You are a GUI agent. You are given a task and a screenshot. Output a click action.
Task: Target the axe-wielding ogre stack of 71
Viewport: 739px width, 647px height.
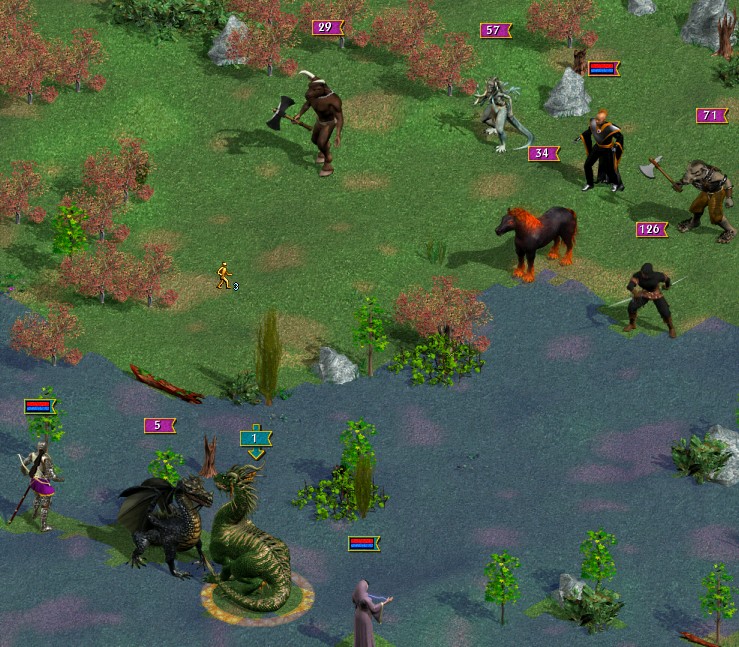point(703,196)
